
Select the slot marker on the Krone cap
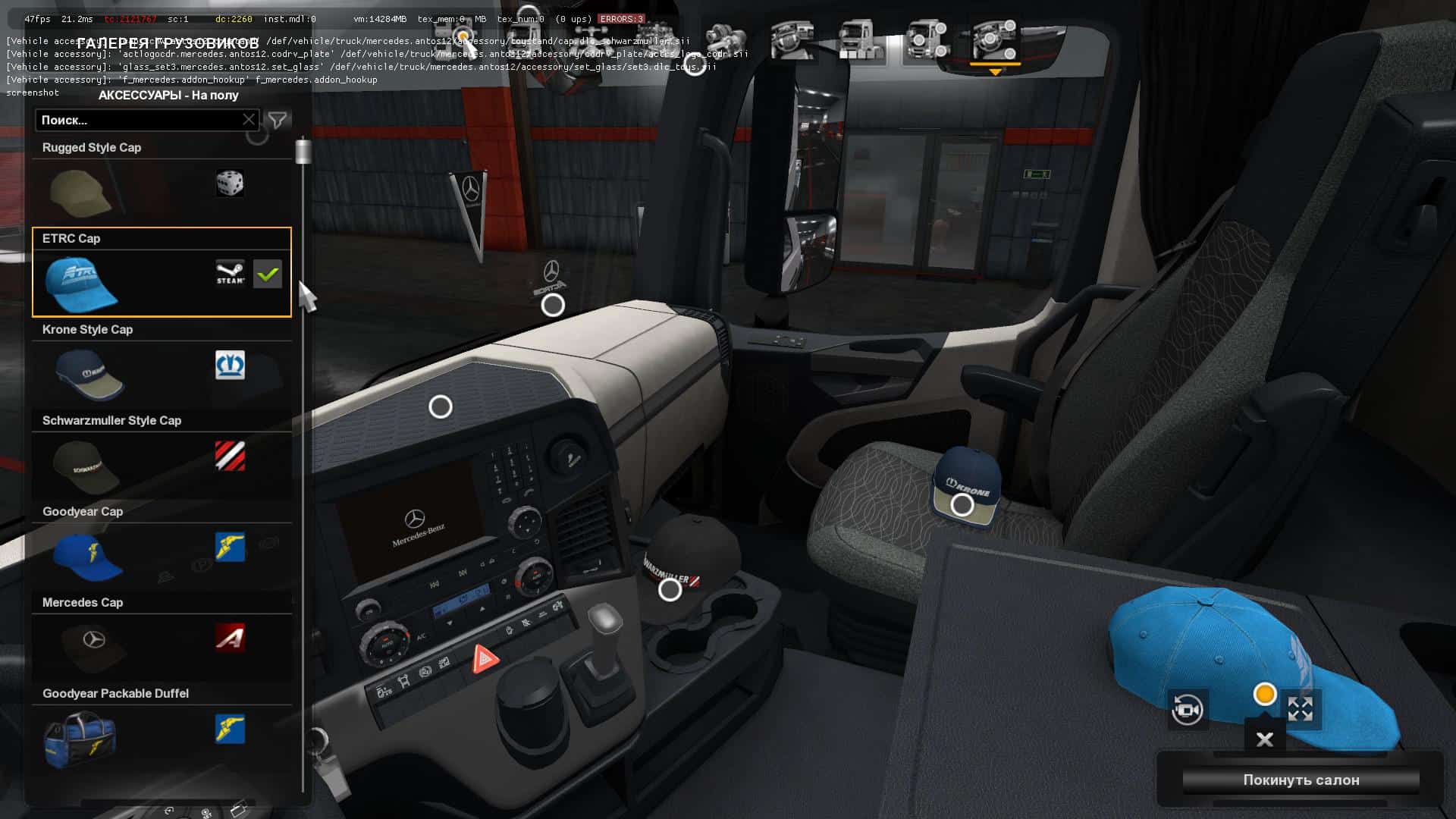[x=962, y=504]
